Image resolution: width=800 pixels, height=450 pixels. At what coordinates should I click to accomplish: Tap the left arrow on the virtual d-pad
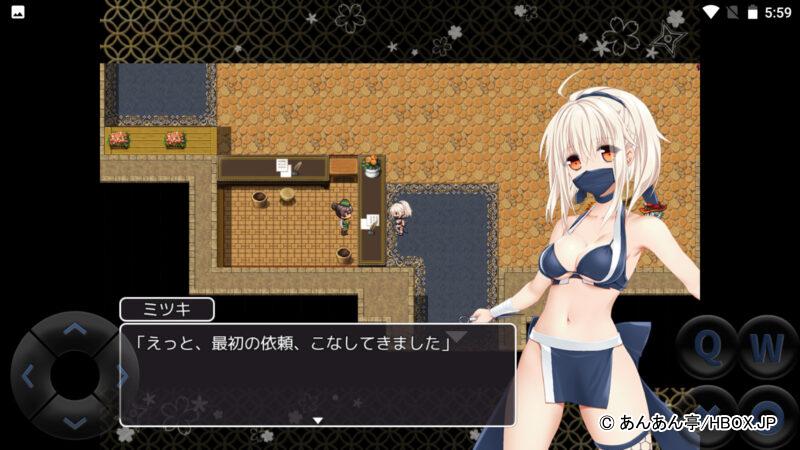click(28, 376)
